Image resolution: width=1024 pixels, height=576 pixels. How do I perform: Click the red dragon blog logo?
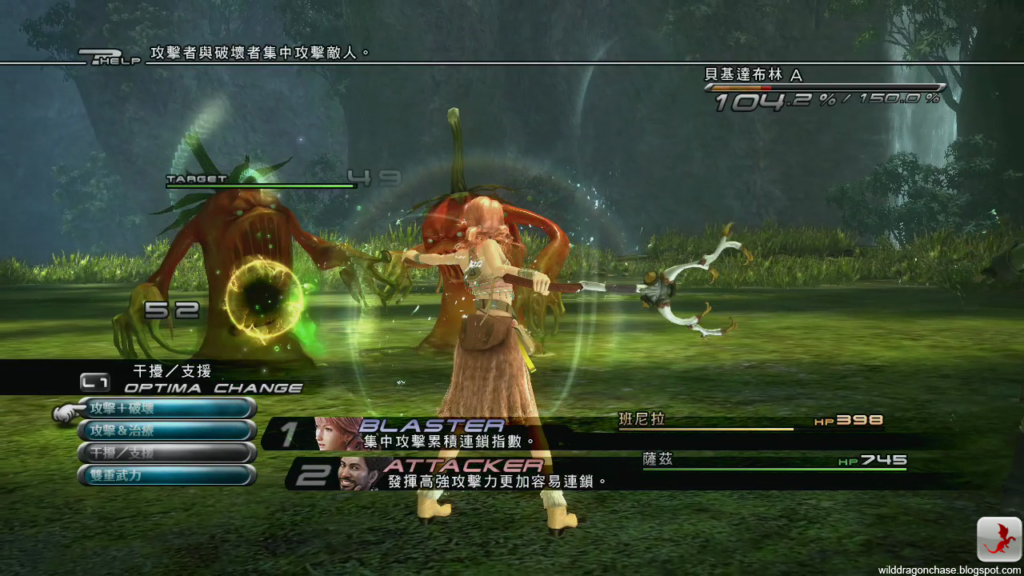click(x=998, y=539)
